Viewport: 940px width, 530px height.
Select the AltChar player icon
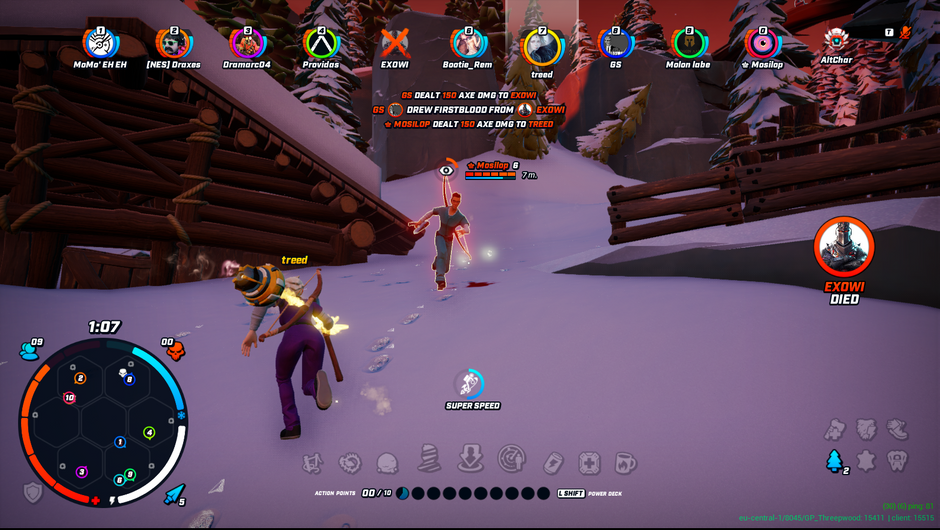click(x=836, y=40)
